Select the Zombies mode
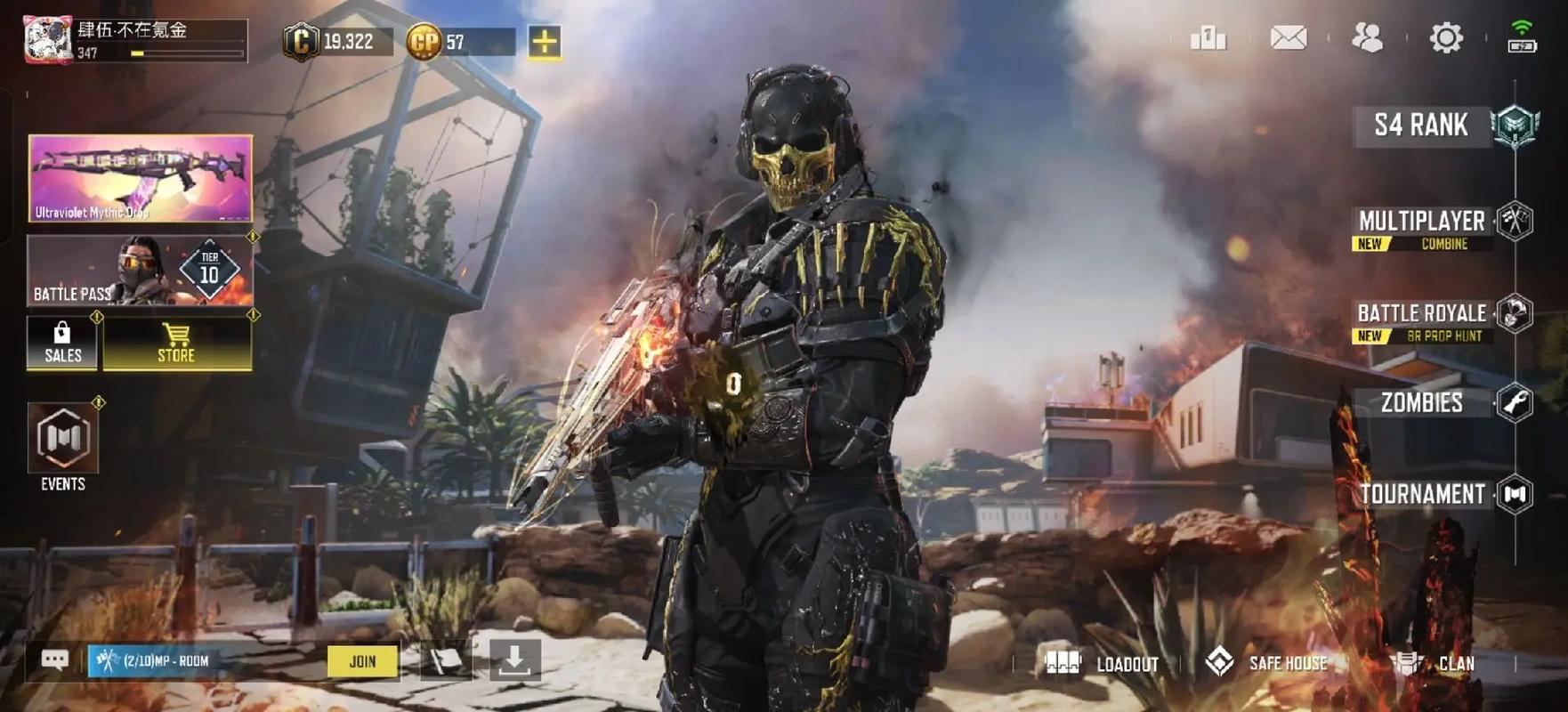The image size is (1568, 712). (x=1422, y=403)
